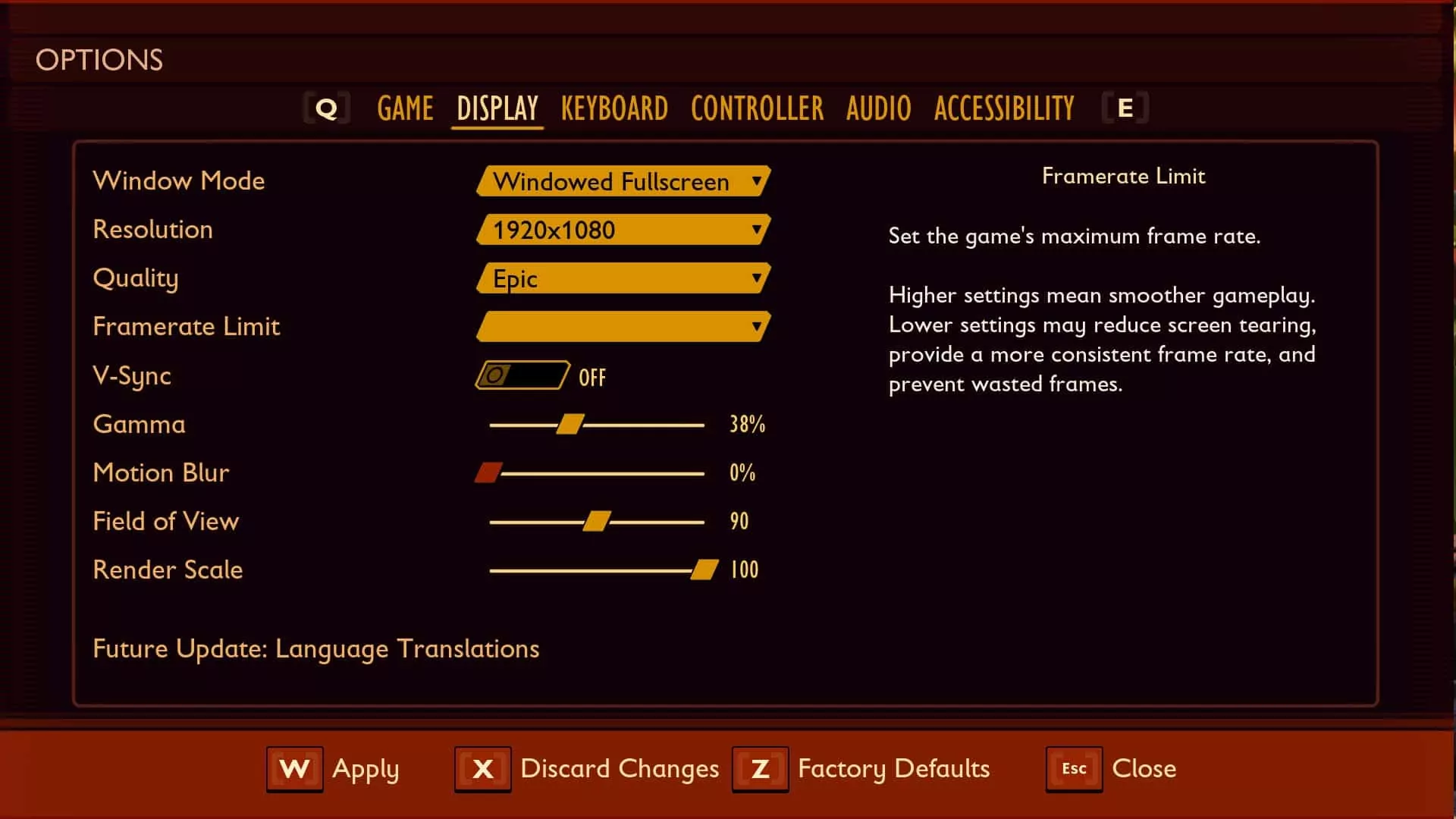Expand the Resolution dropdown
The height and width of the screenshot is (819, 1456).
pyautogui.click(x=623, y=230)
